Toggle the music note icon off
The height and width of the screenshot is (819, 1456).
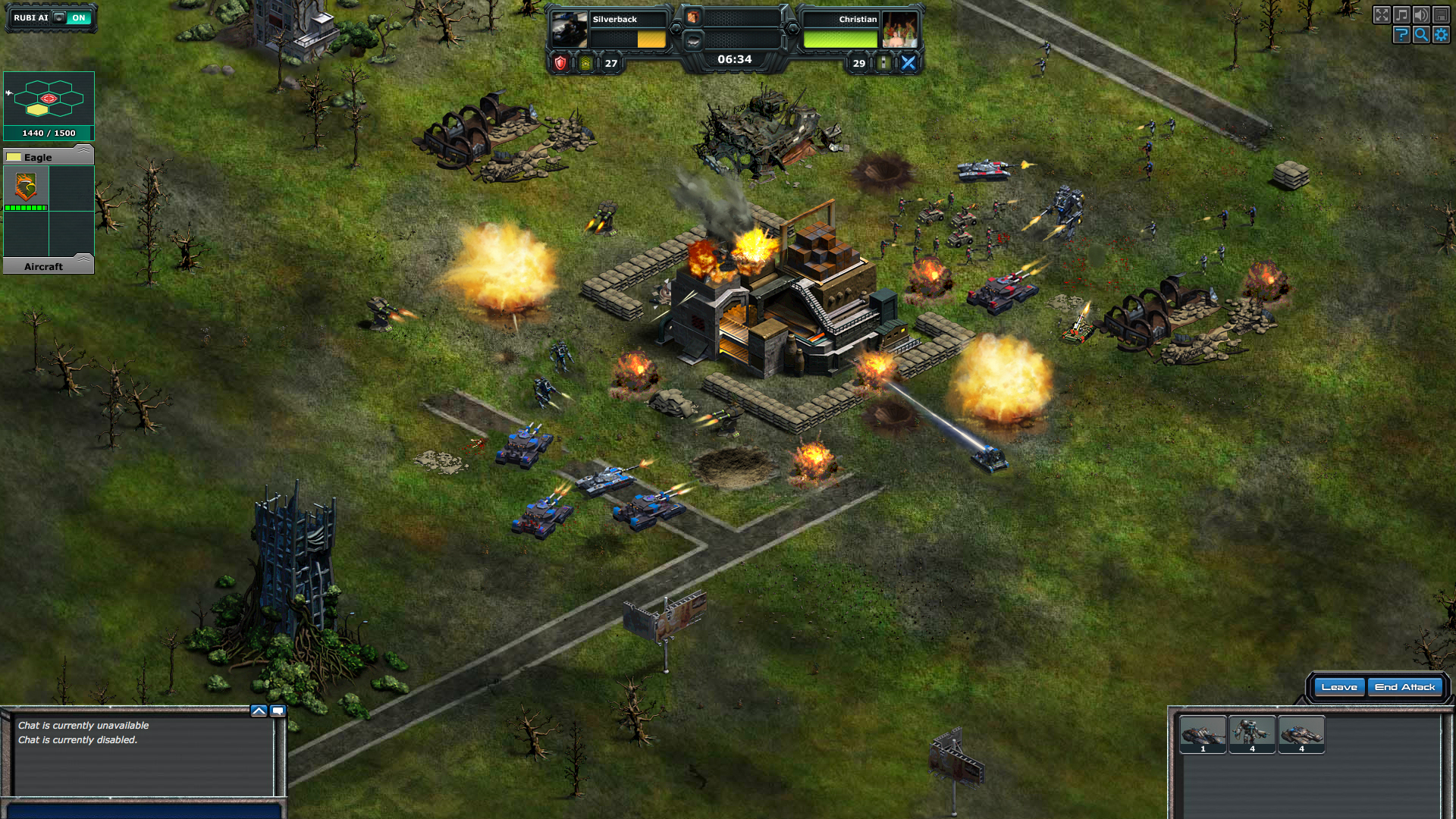[x=1402, y=14]
